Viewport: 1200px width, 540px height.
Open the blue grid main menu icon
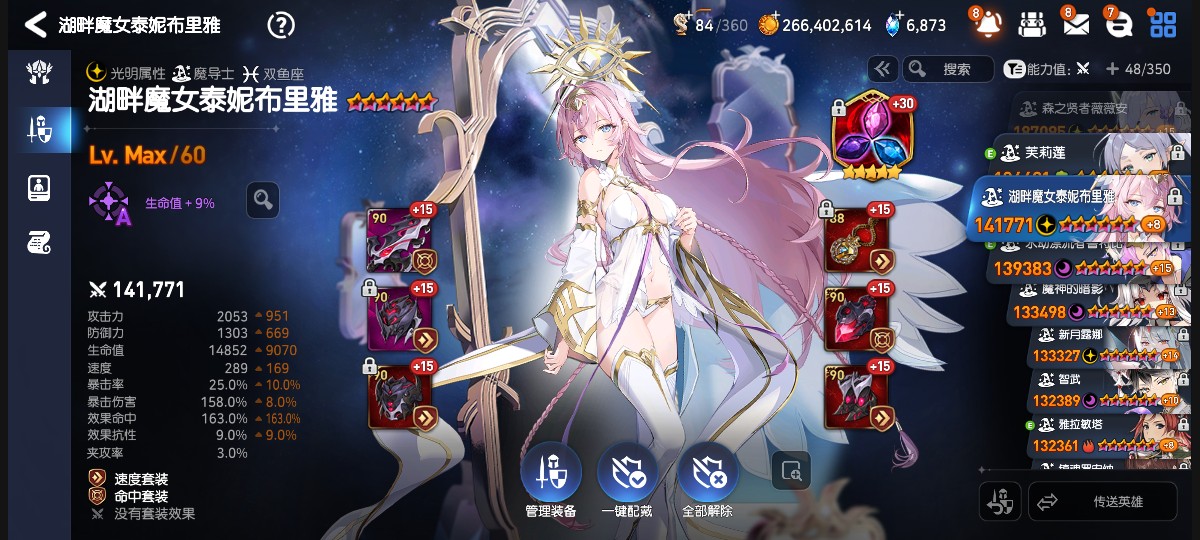pos(1162,24)
